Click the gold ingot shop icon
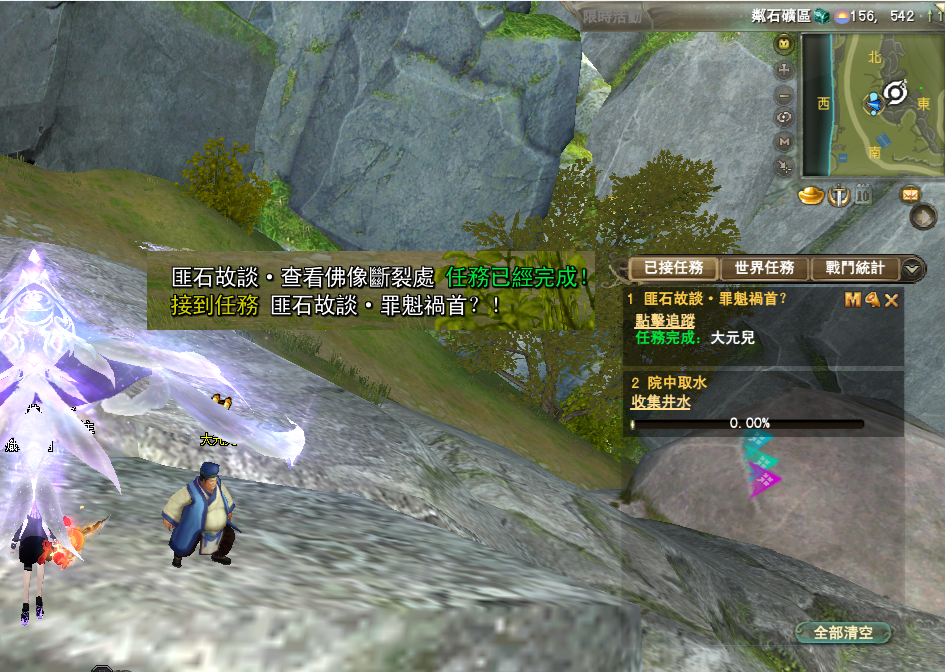 coord(810,194)
